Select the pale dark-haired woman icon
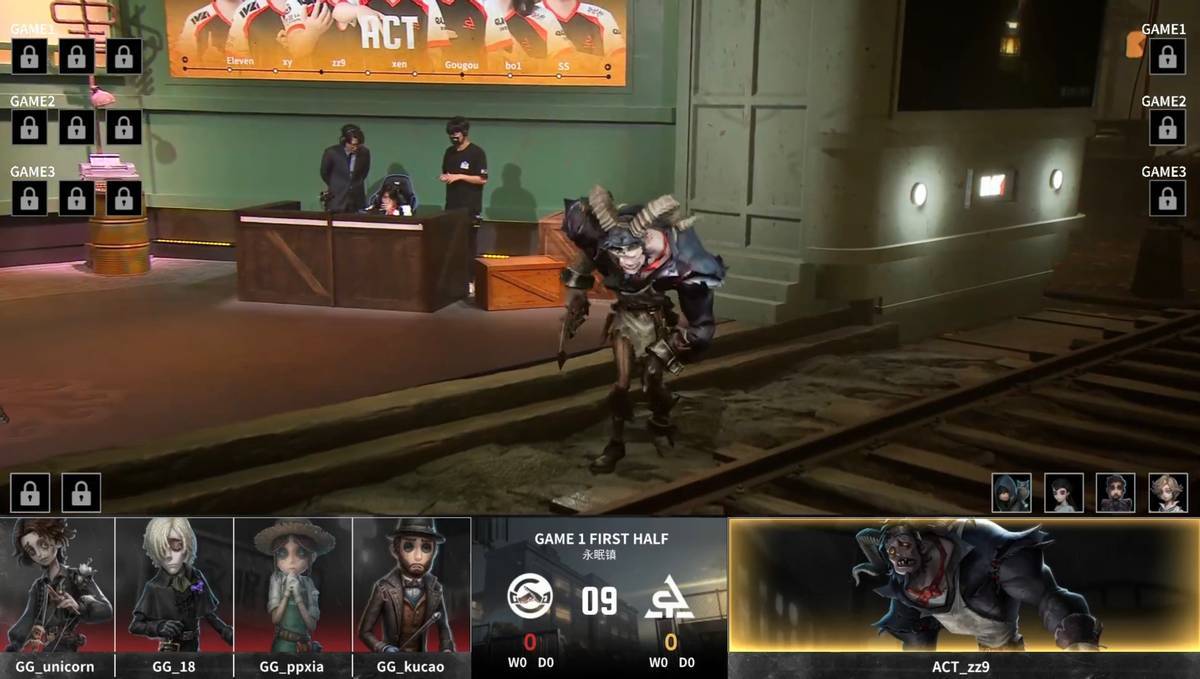1200x679 pixels. click(1063, 493)
